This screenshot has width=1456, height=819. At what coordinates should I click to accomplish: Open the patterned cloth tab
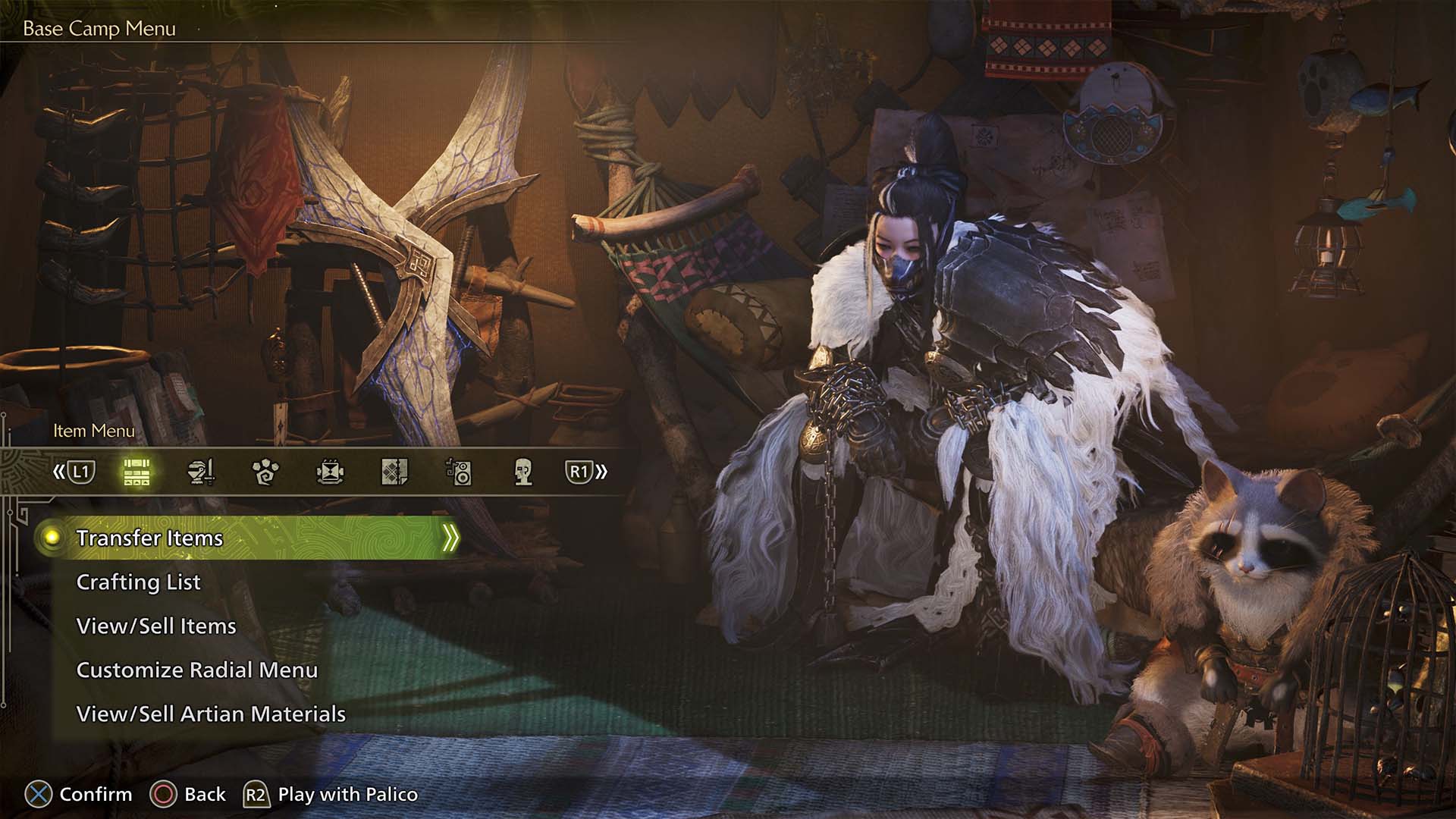(394, 472)
